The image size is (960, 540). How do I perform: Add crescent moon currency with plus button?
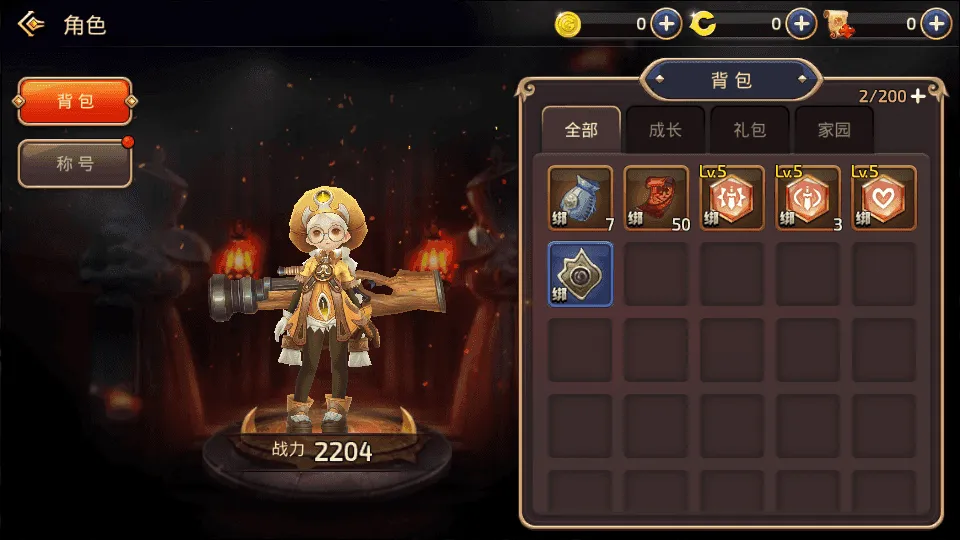point(801,24)
